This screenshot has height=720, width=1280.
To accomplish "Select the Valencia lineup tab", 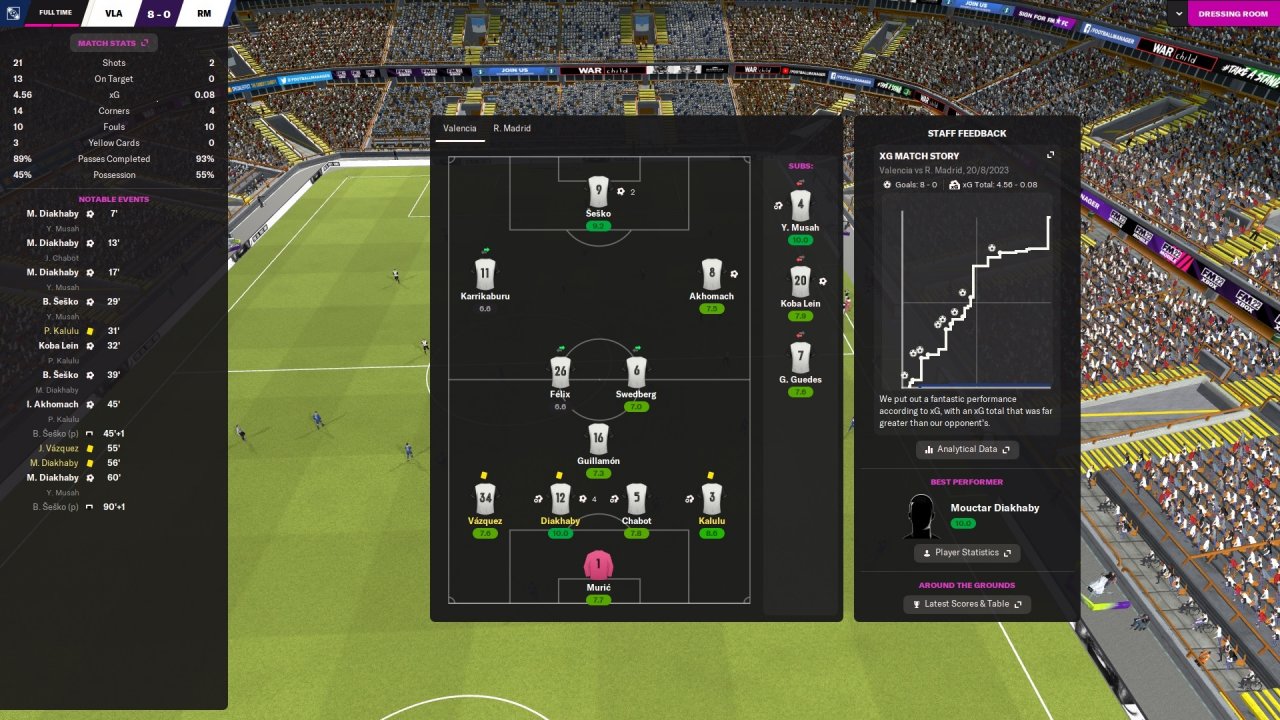I will [x=460, y=129].
